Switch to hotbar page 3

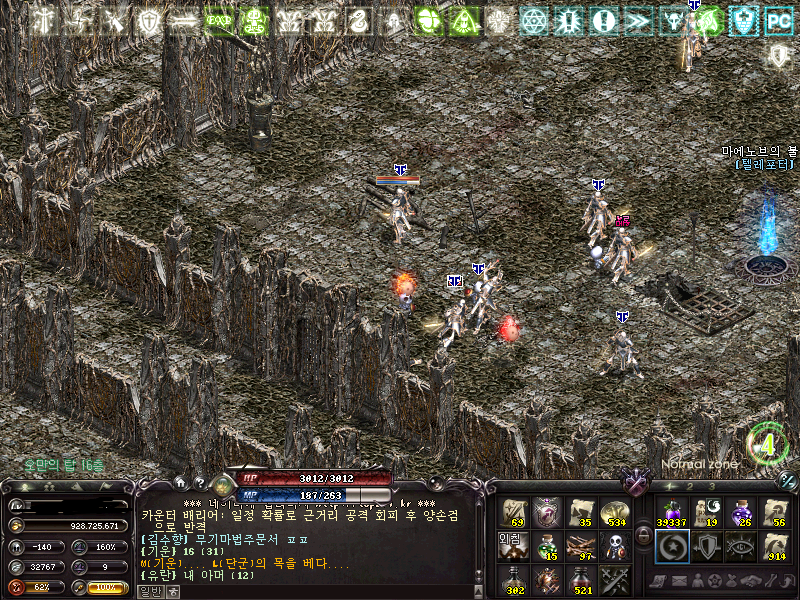(x=711, y=485)
